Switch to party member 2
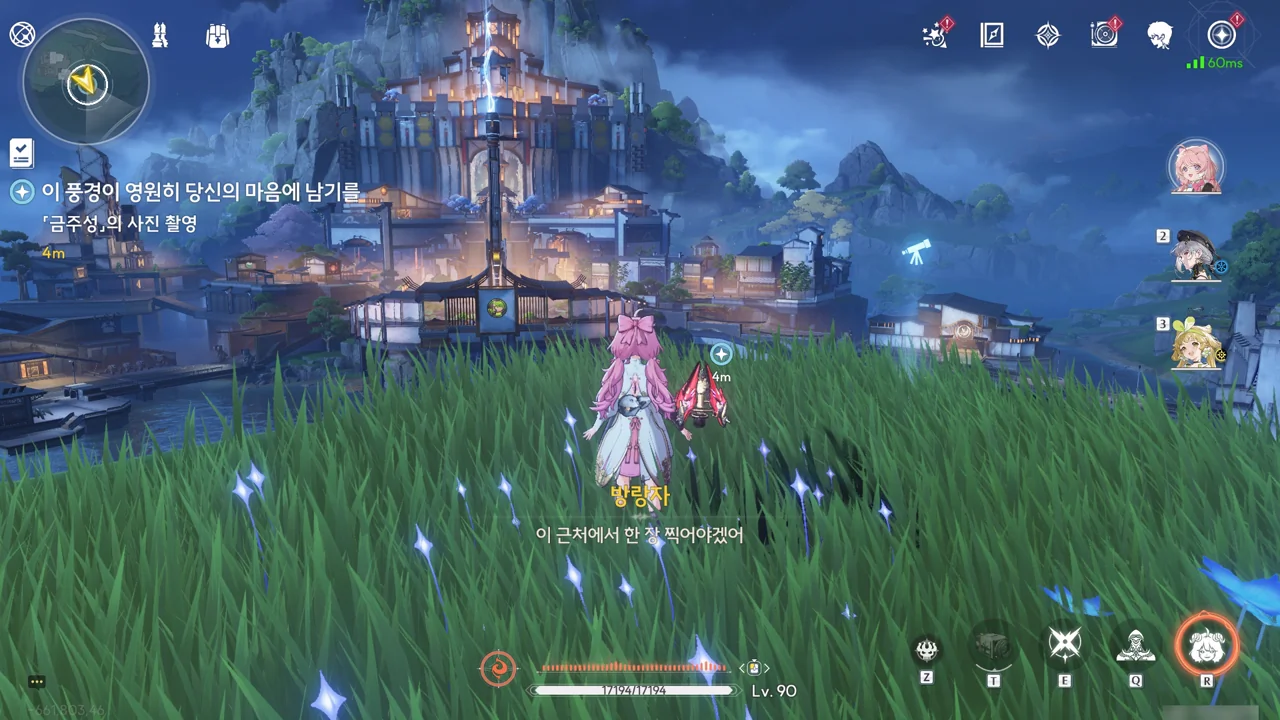 pos(1197,255)
